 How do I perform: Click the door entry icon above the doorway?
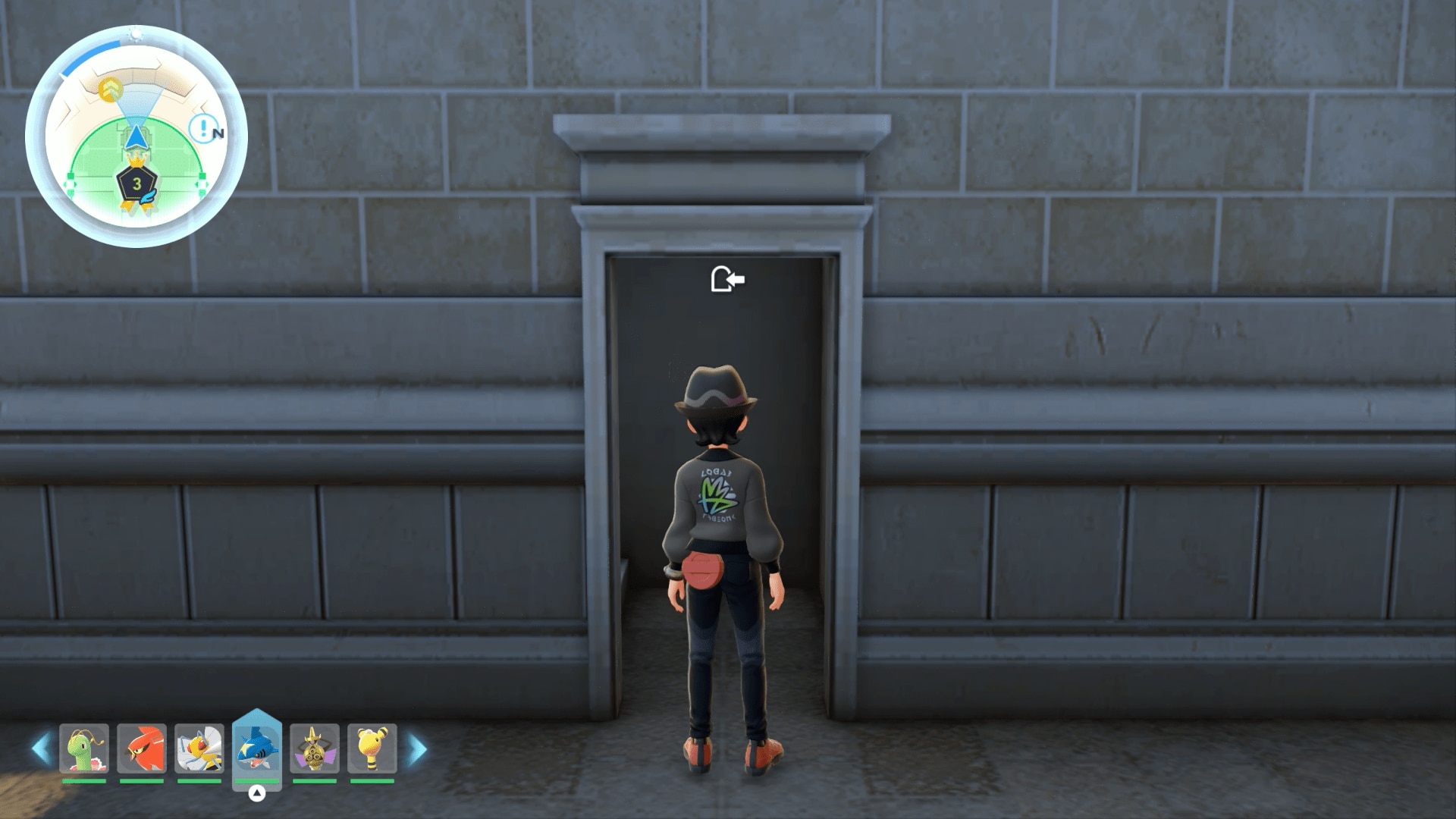click(x=727, y=280)
